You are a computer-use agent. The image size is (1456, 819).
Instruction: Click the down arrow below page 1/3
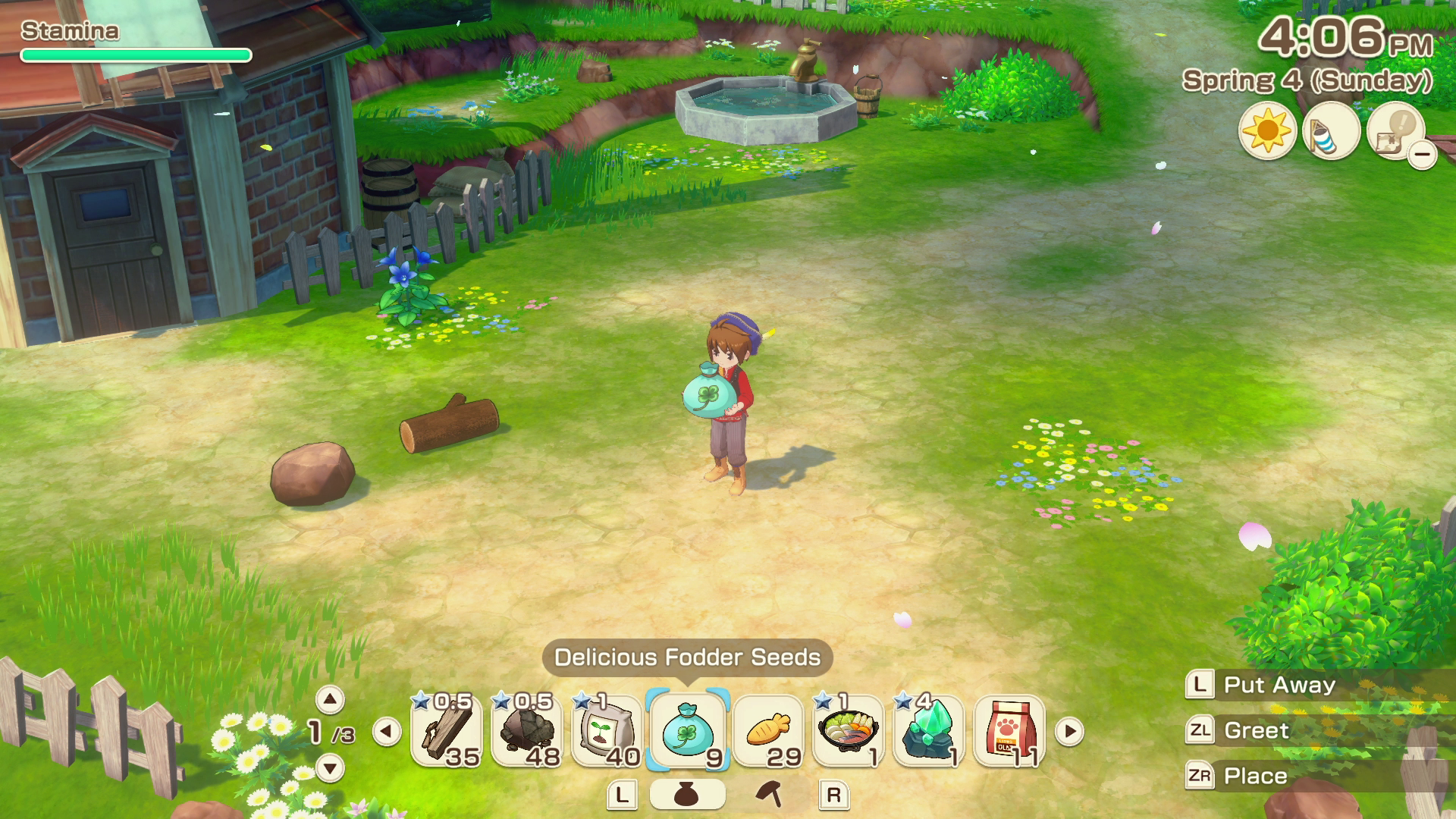[329, 768]
